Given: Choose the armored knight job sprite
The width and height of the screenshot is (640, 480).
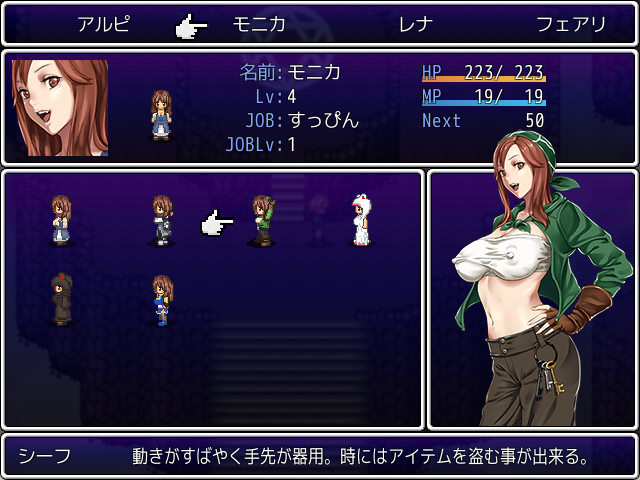Looking at the screenshot, I should (162, 220).
